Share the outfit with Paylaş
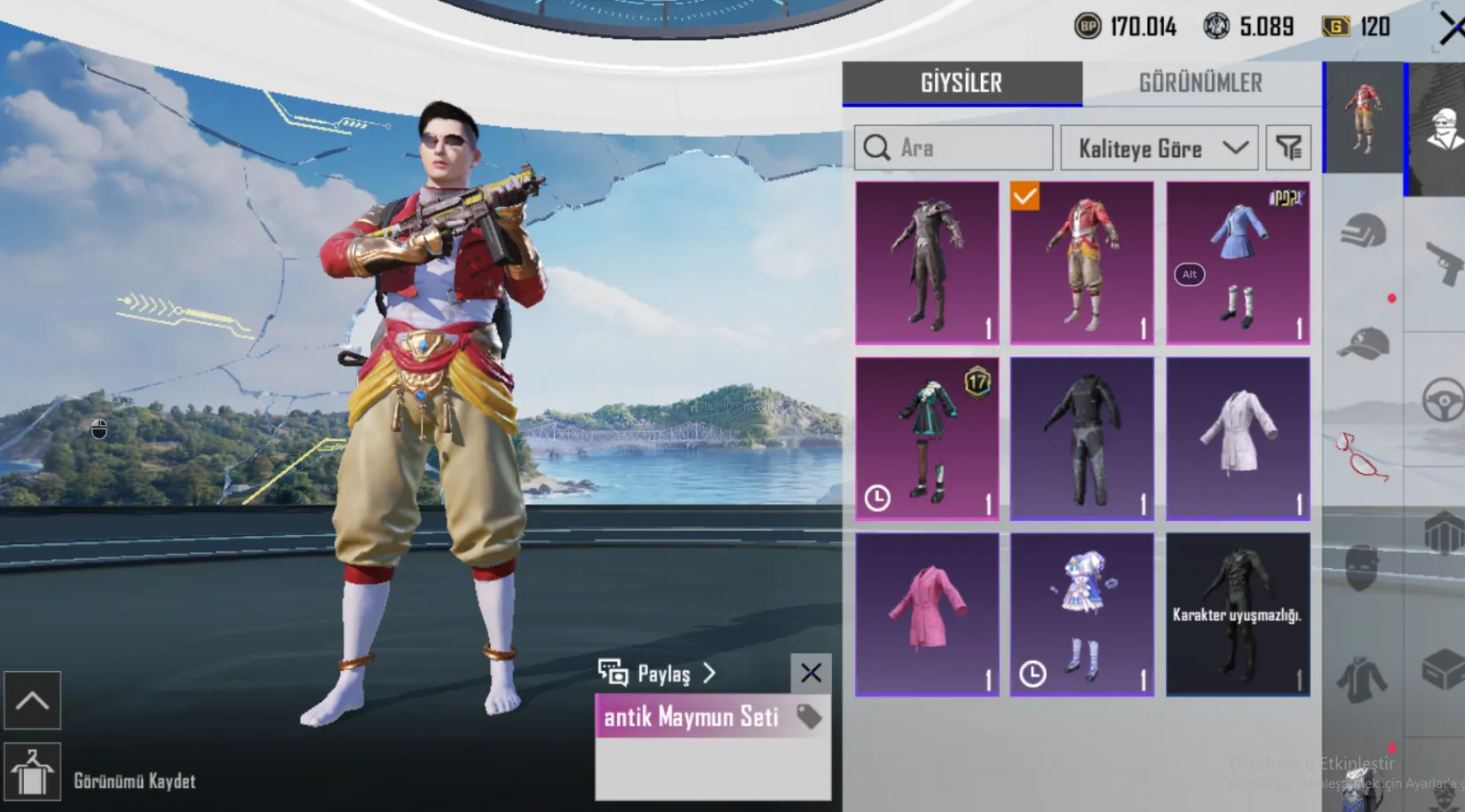1465x812 pixels. click(659, 674)
